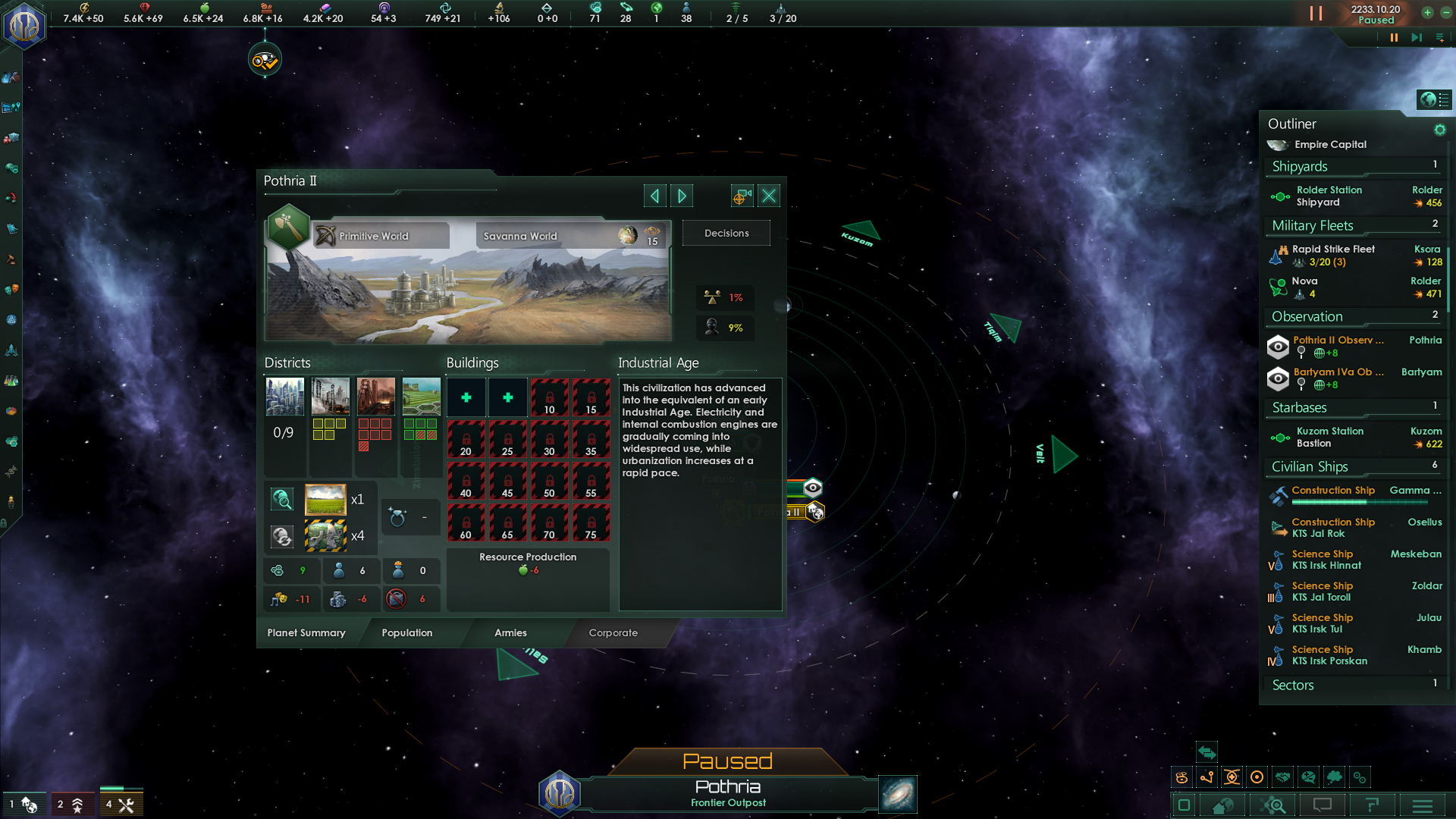Open the galaxy map view

[x=898, y=794]
